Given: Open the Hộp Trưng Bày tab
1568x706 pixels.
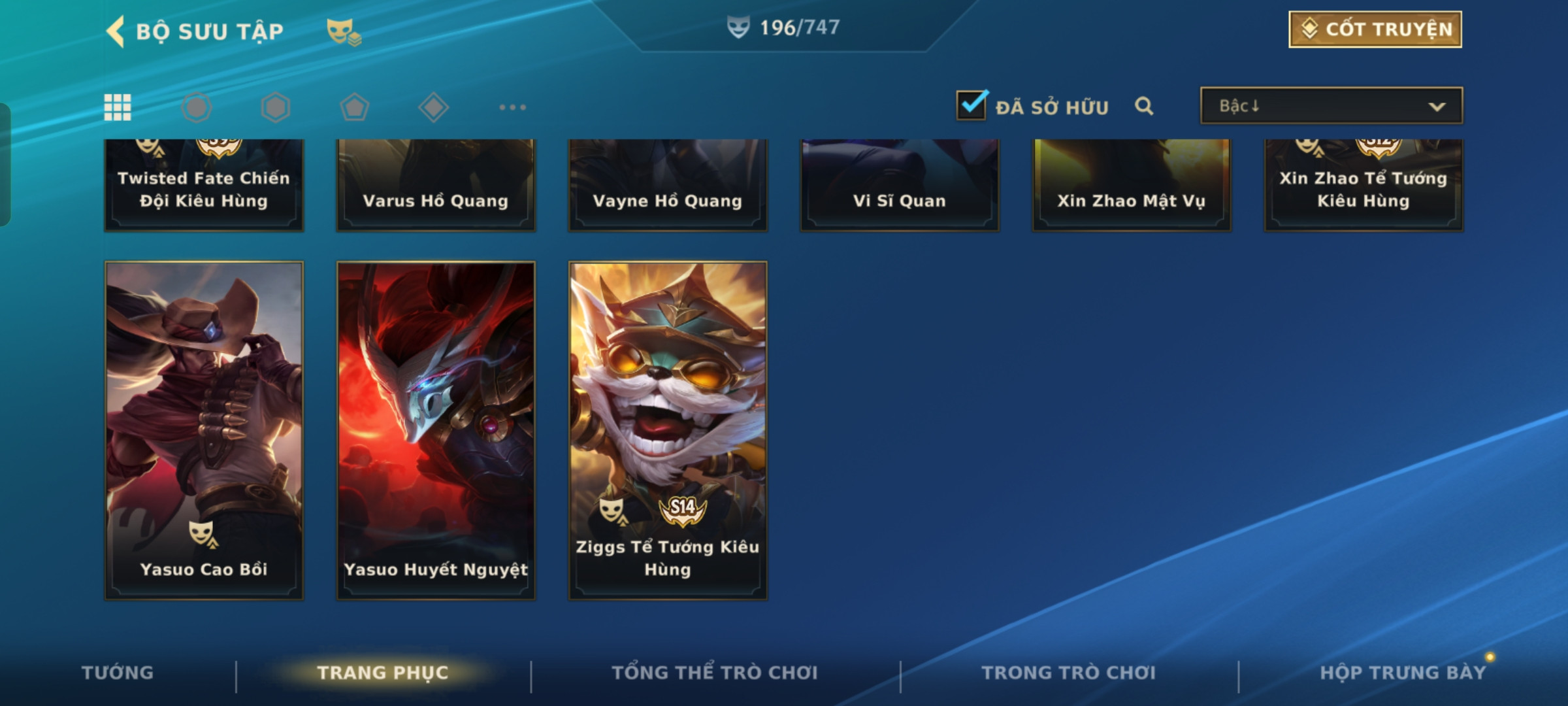Looking at the screenshot, I should 1403,673.
